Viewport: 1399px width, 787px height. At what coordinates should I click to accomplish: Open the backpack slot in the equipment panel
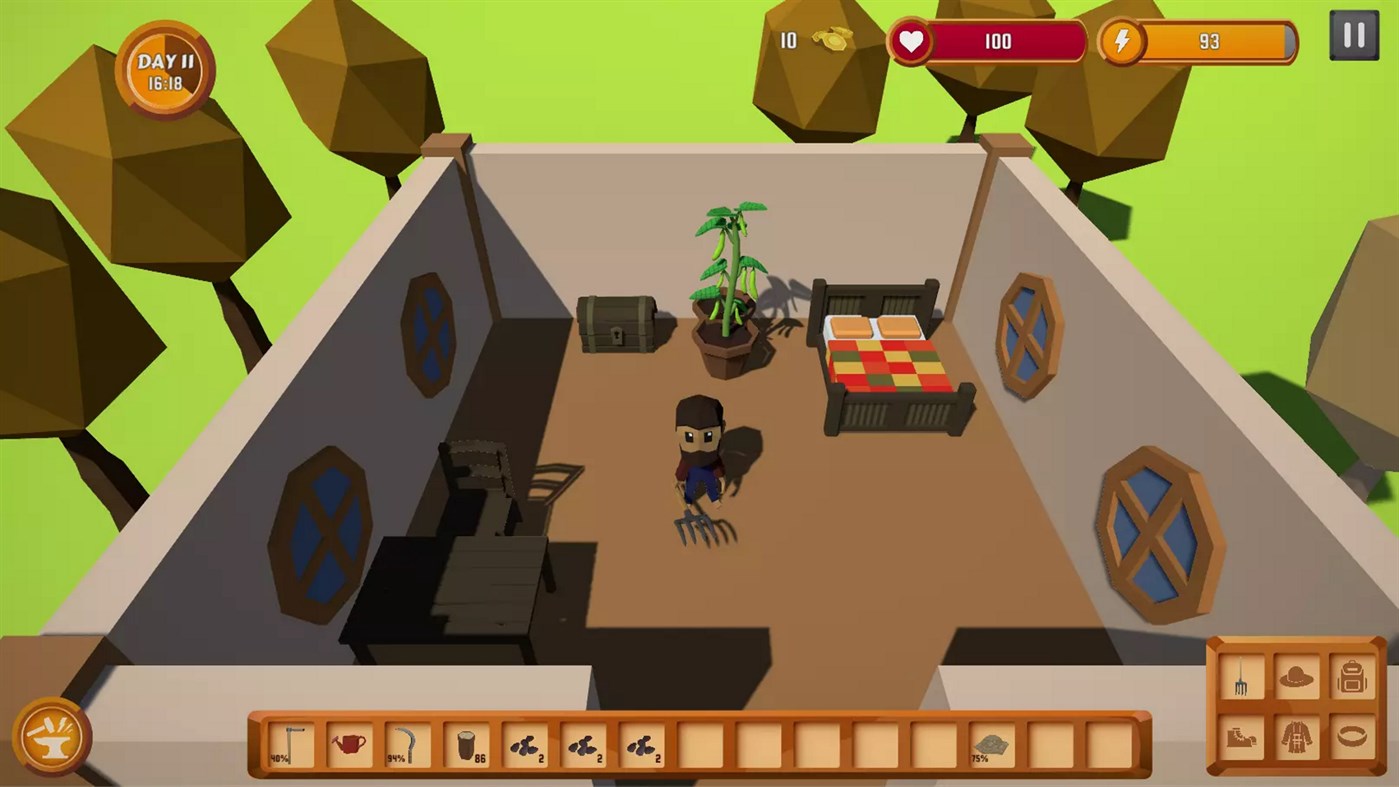point(1351,676)
